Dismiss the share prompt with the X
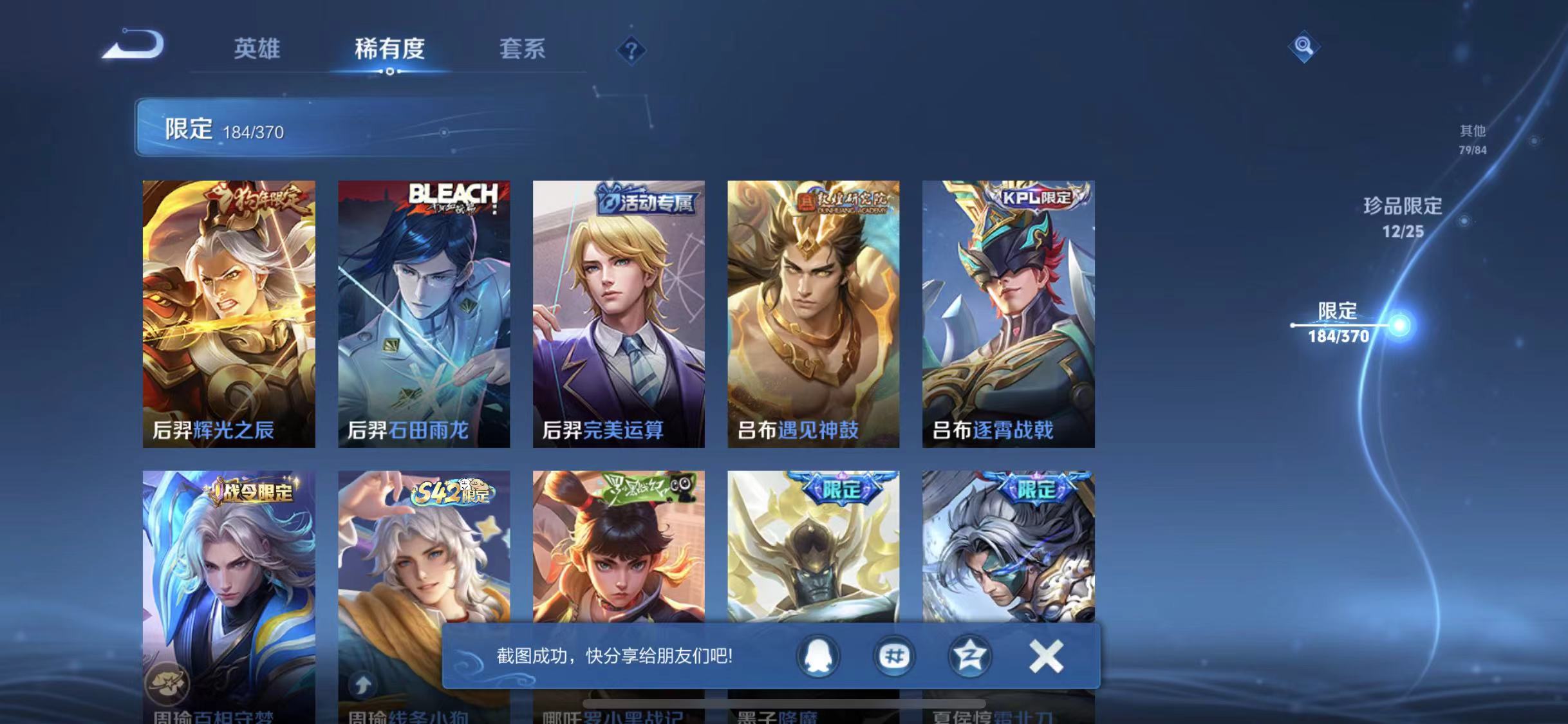The height and width of the screenshot is (724, 1568). tap(1046, 657)
